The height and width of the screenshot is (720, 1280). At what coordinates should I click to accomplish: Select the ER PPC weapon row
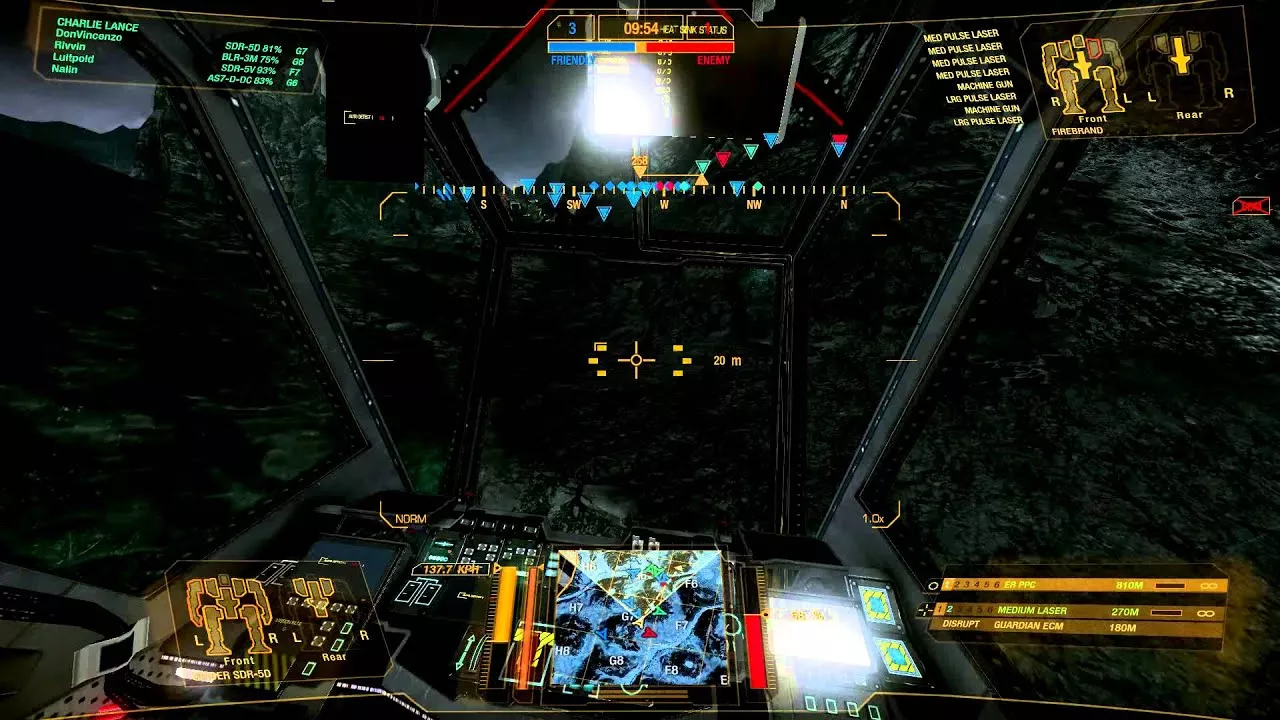(x=1075, y=585)
